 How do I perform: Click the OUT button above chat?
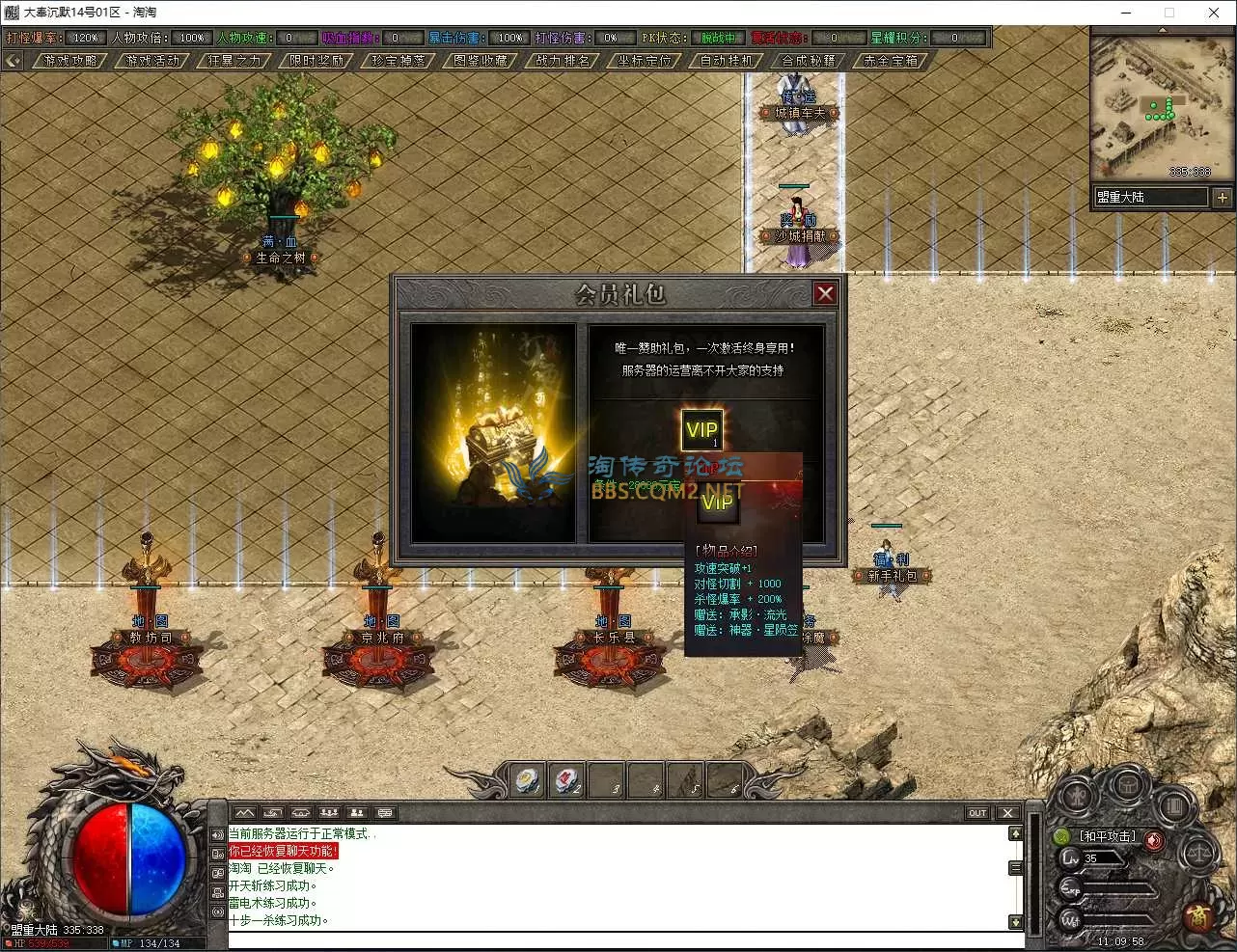pos(977,813)
